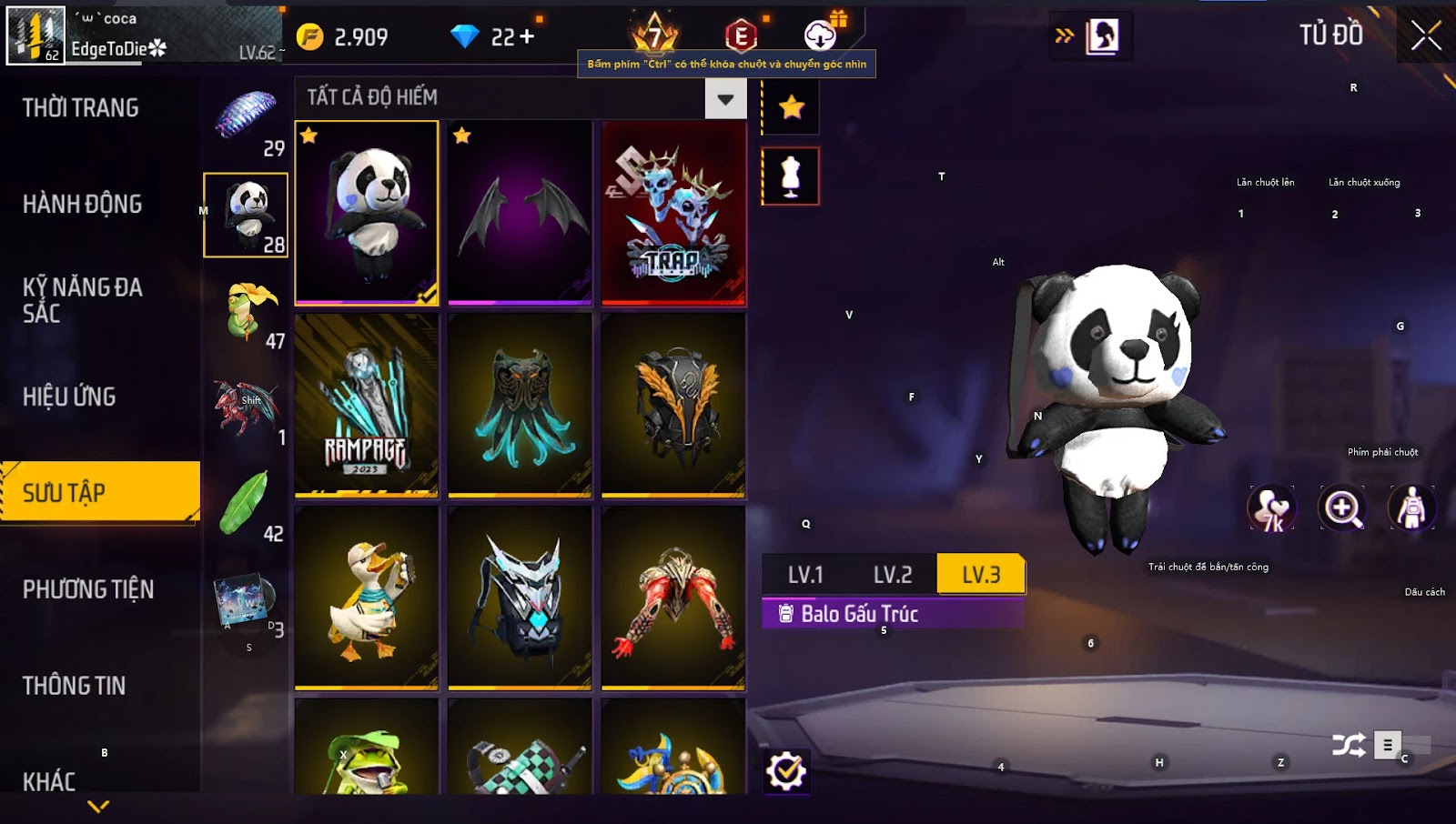Screen dimensions: 1456x824
Task: Close the wardrobe screen with the X
Action: [1425, 36]
